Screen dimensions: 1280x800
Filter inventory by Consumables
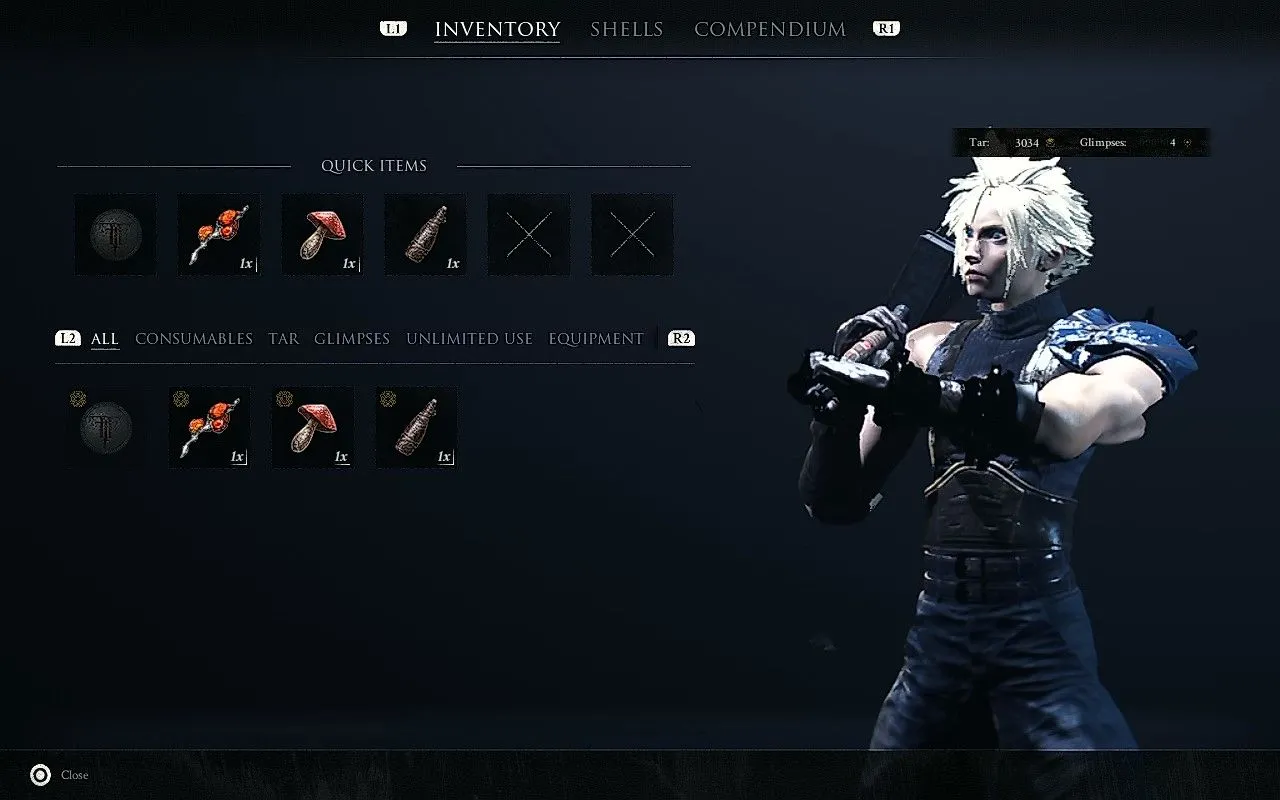click(194, 339)
